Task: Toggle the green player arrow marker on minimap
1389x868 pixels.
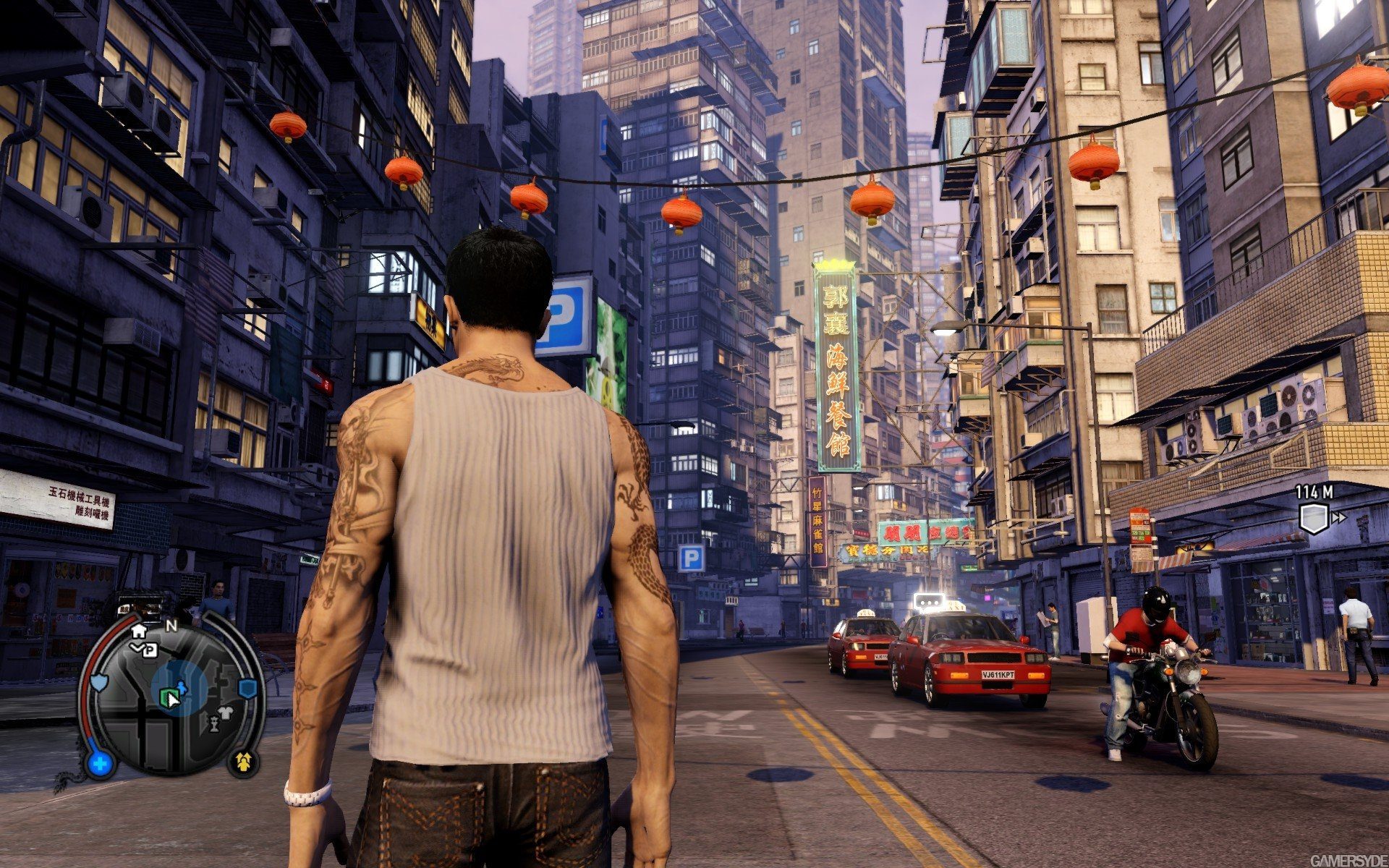Action: tap(171, 697)
